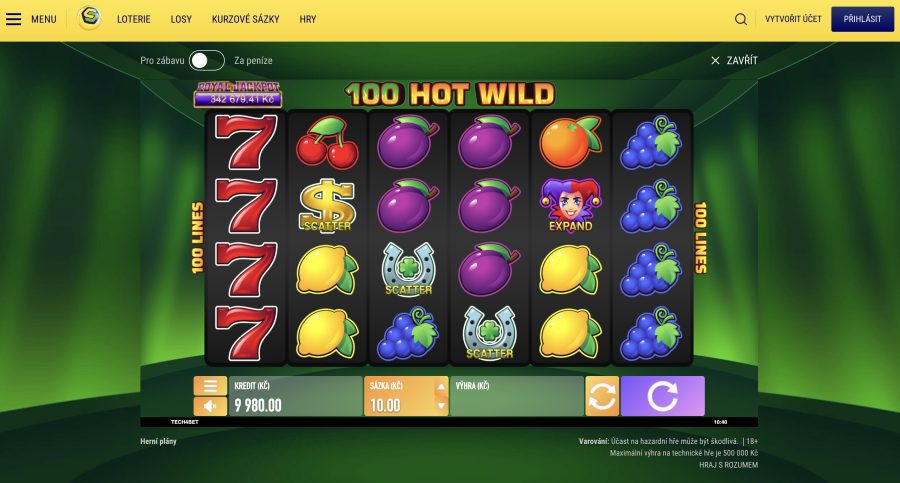The image size is (900, 483).
Task: Open the Hry section
Action: point(308,19)
